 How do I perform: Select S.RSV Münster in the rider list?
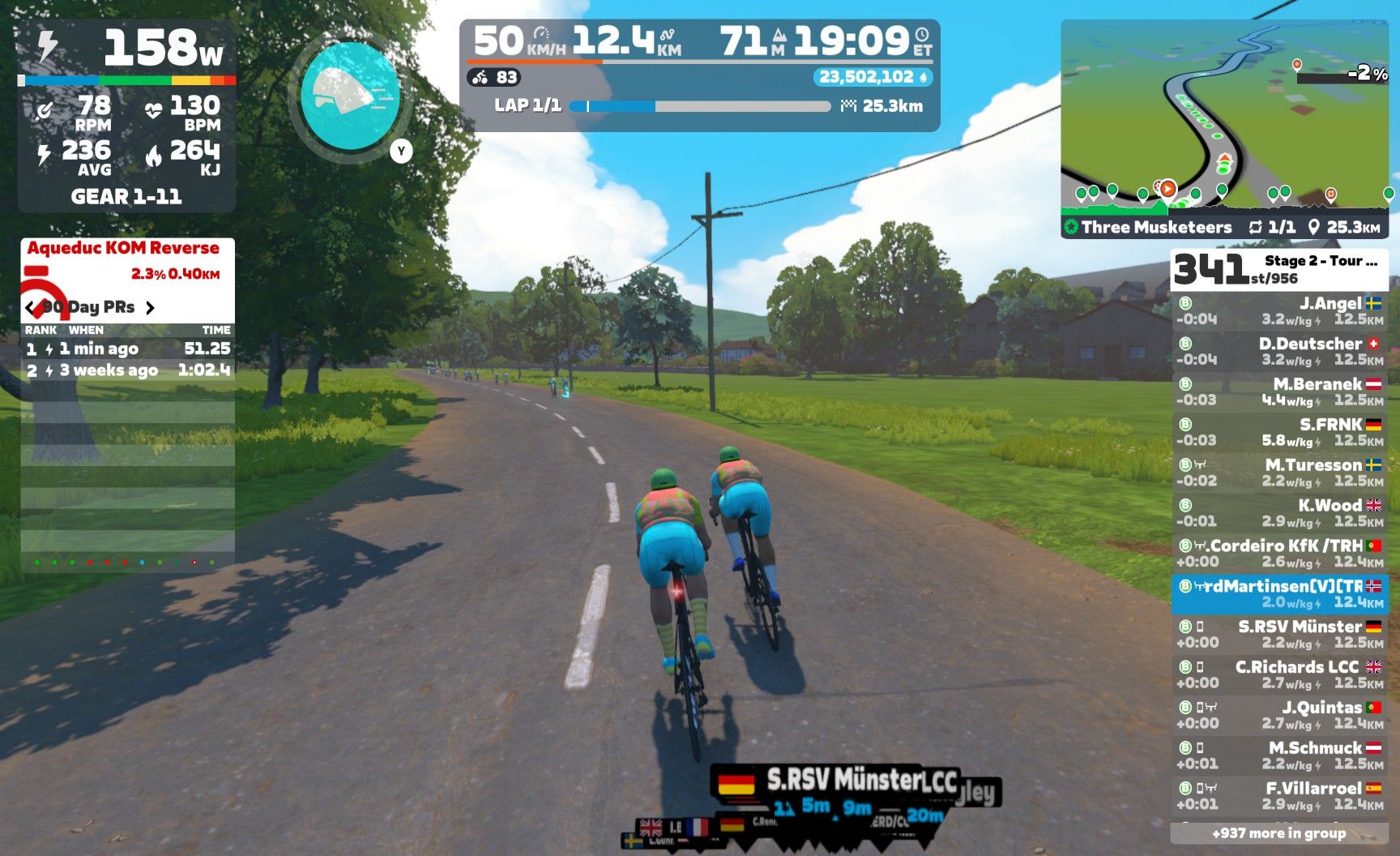pyautogui.click(x=1279, y=634)
